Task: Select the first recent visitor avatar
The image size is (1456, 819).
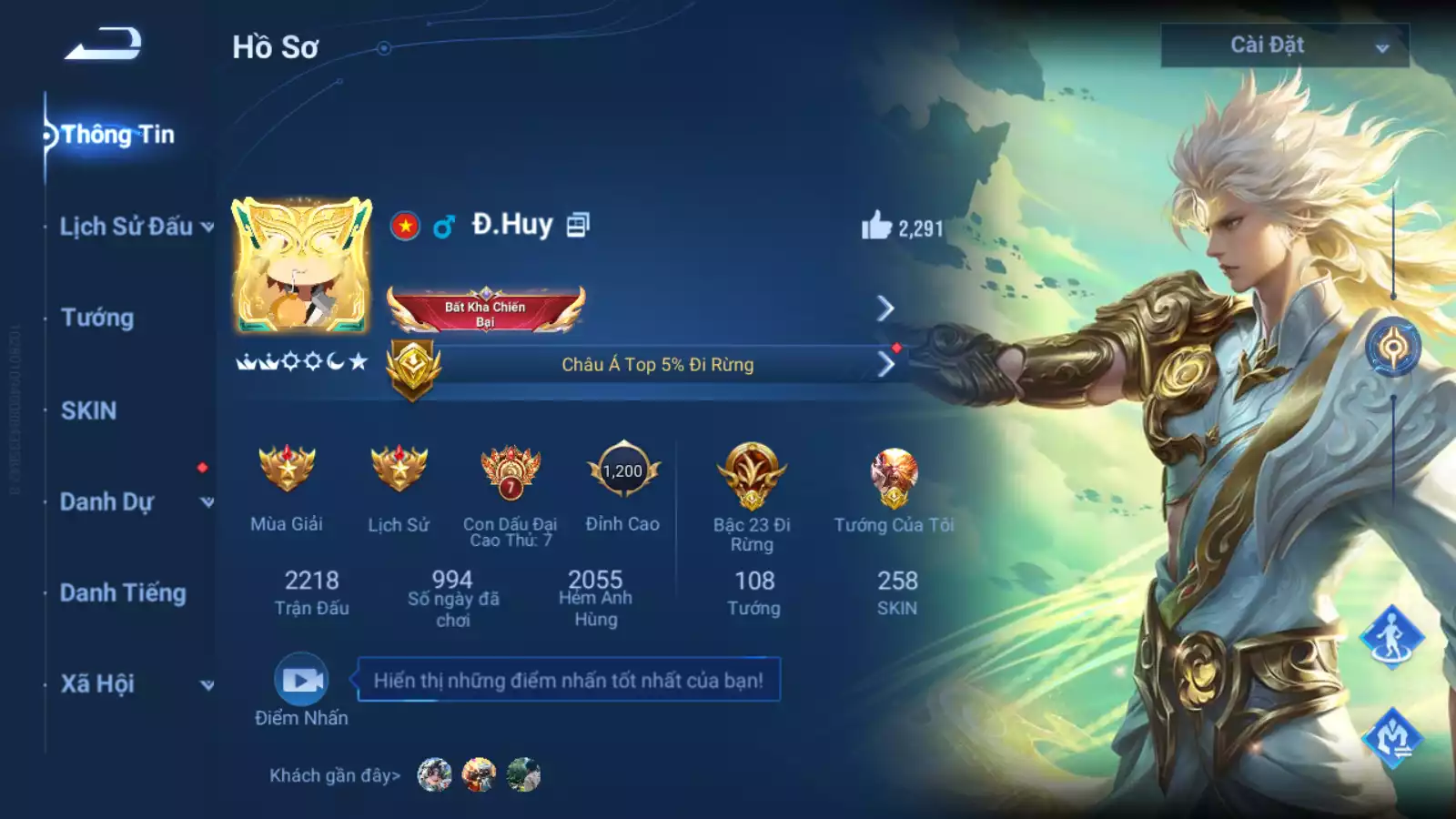Action: 434,775
